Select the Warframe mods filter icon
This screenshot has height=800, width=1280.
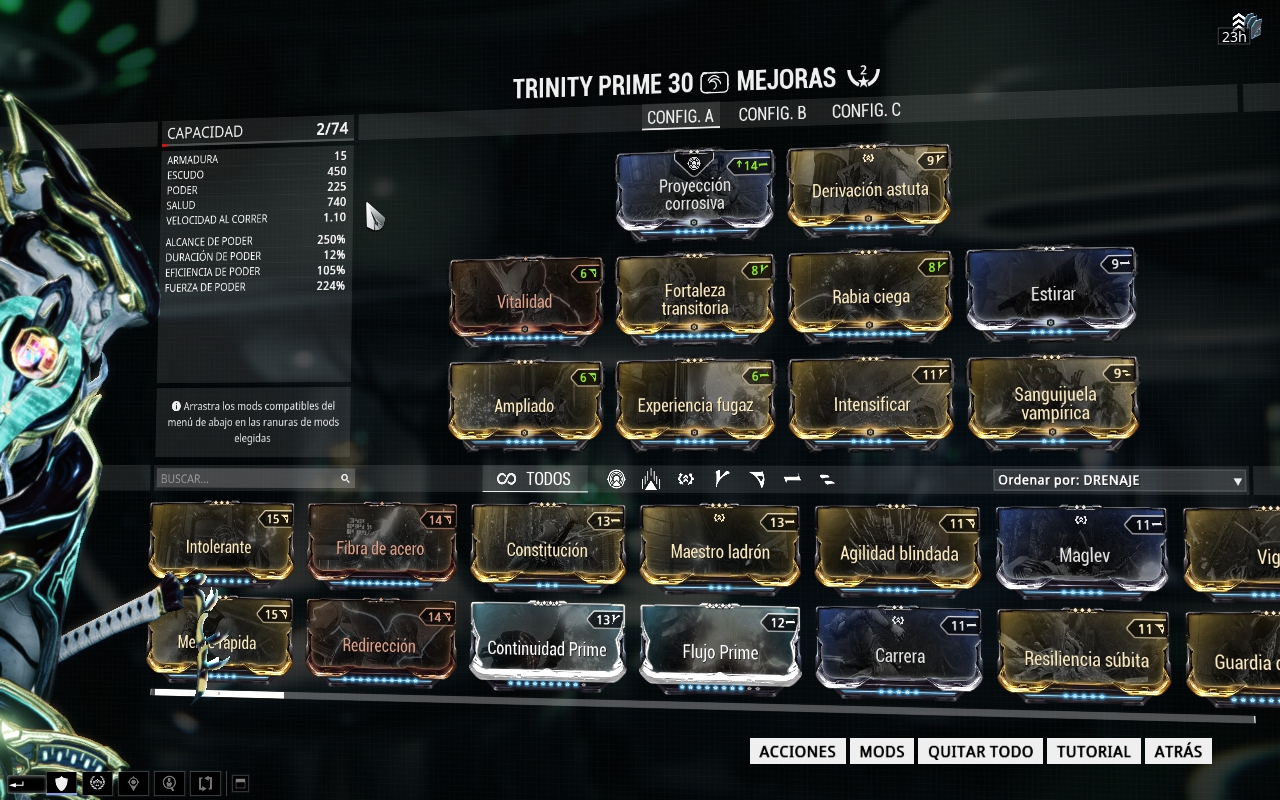[x=617, y=478]
